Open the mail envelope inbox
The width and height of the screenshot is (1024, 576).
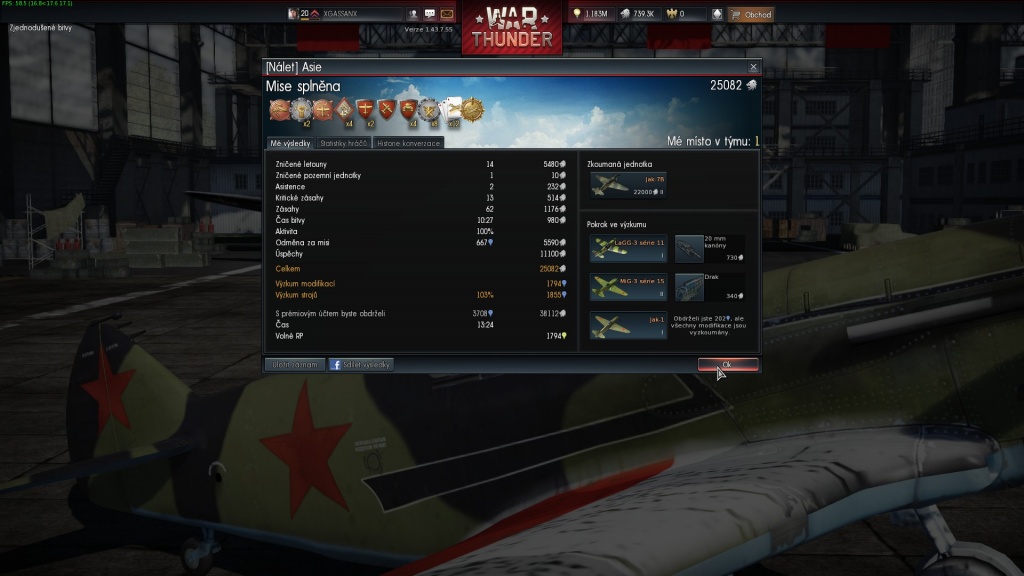tap(447, 15)
